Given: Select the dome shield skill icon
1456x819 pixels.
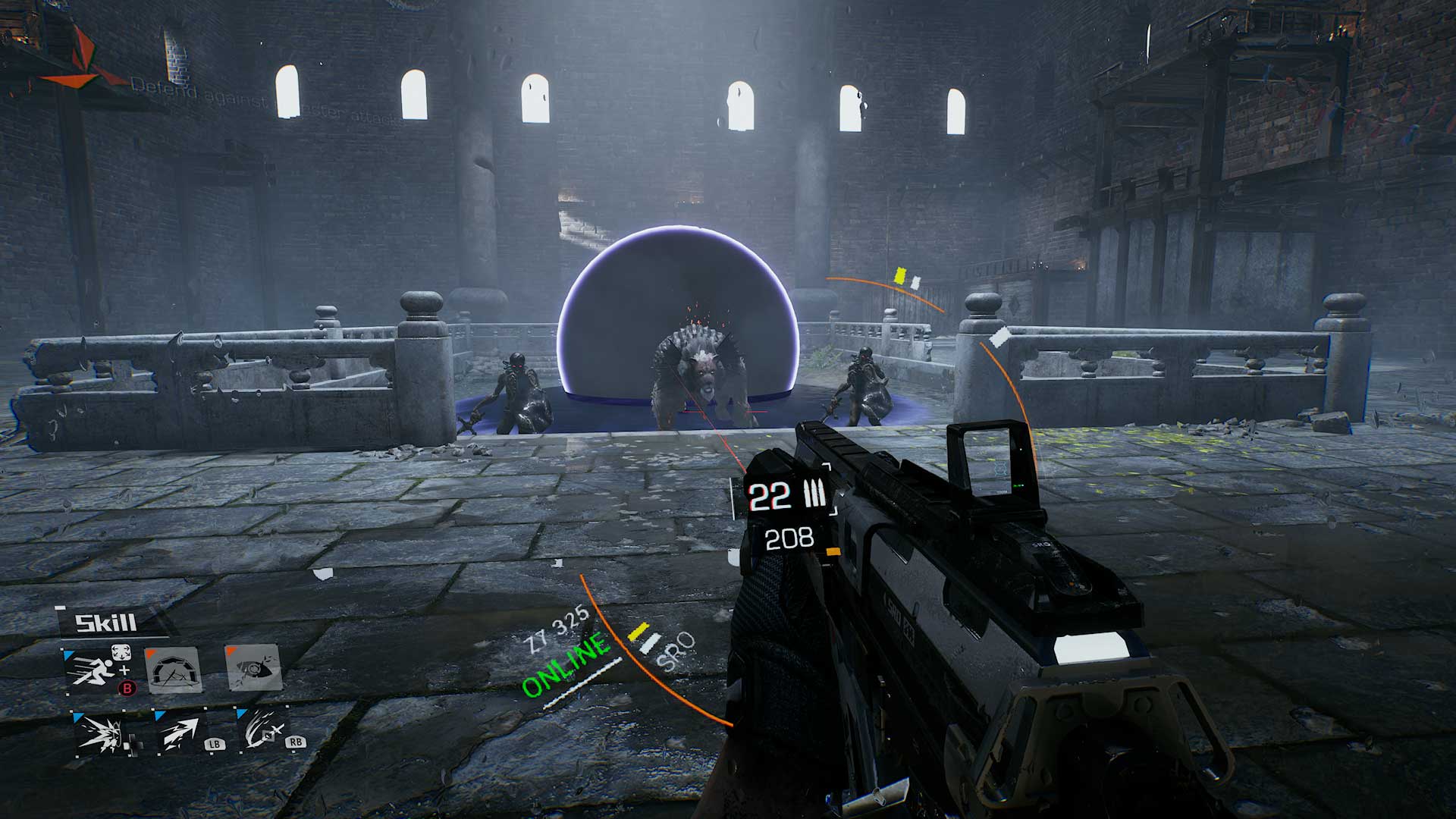Looking at the screenshot, I should [173, 669].
